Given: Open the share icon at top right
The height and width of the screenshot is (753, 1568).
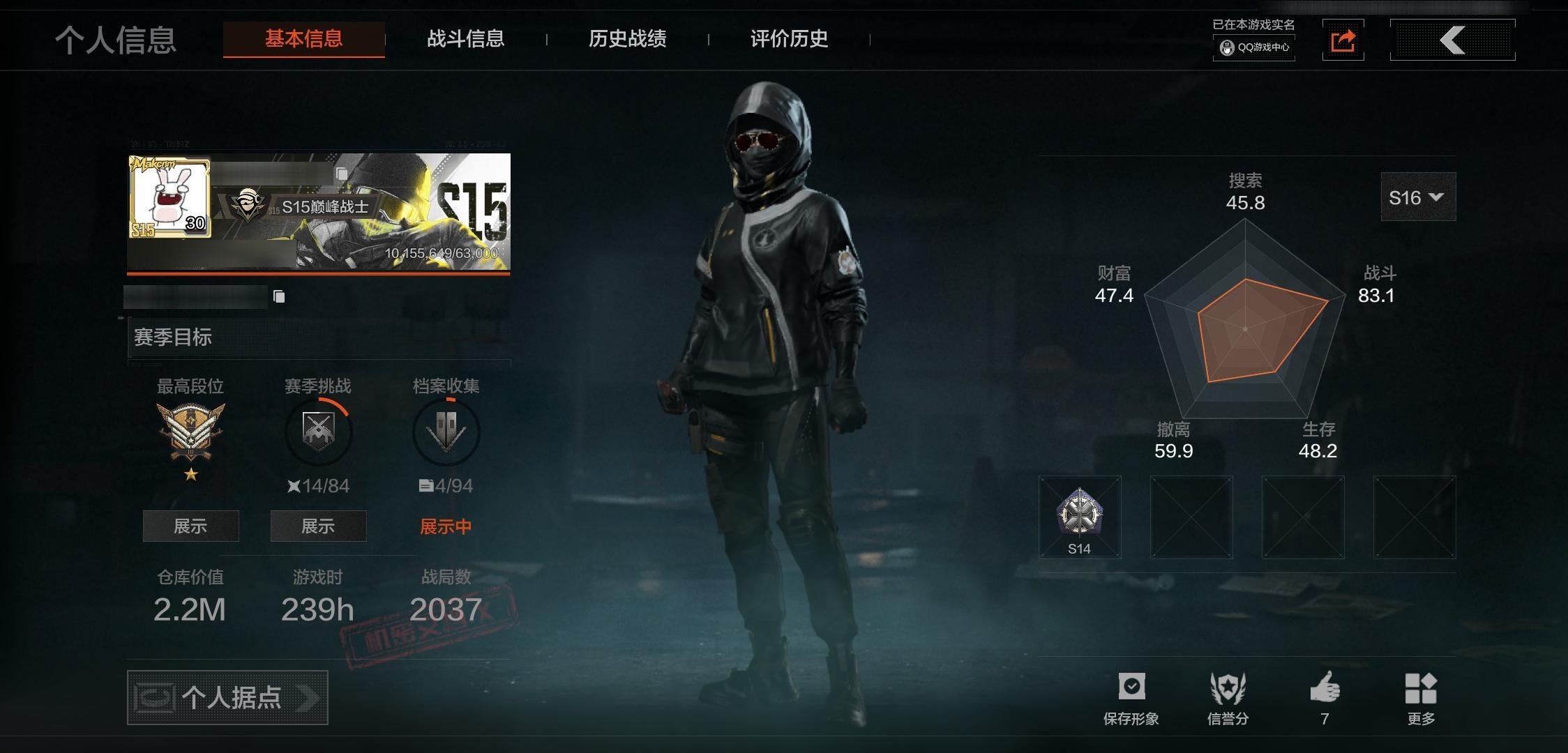Looking at the screenshot, I should pos(1343,40).
